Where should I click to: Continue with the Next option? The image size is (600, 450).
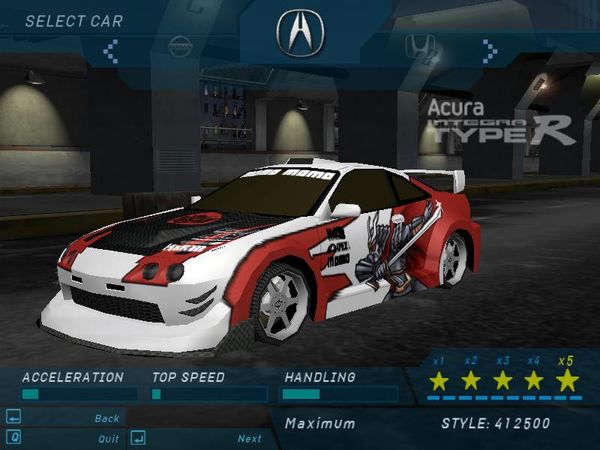[249, 438]
